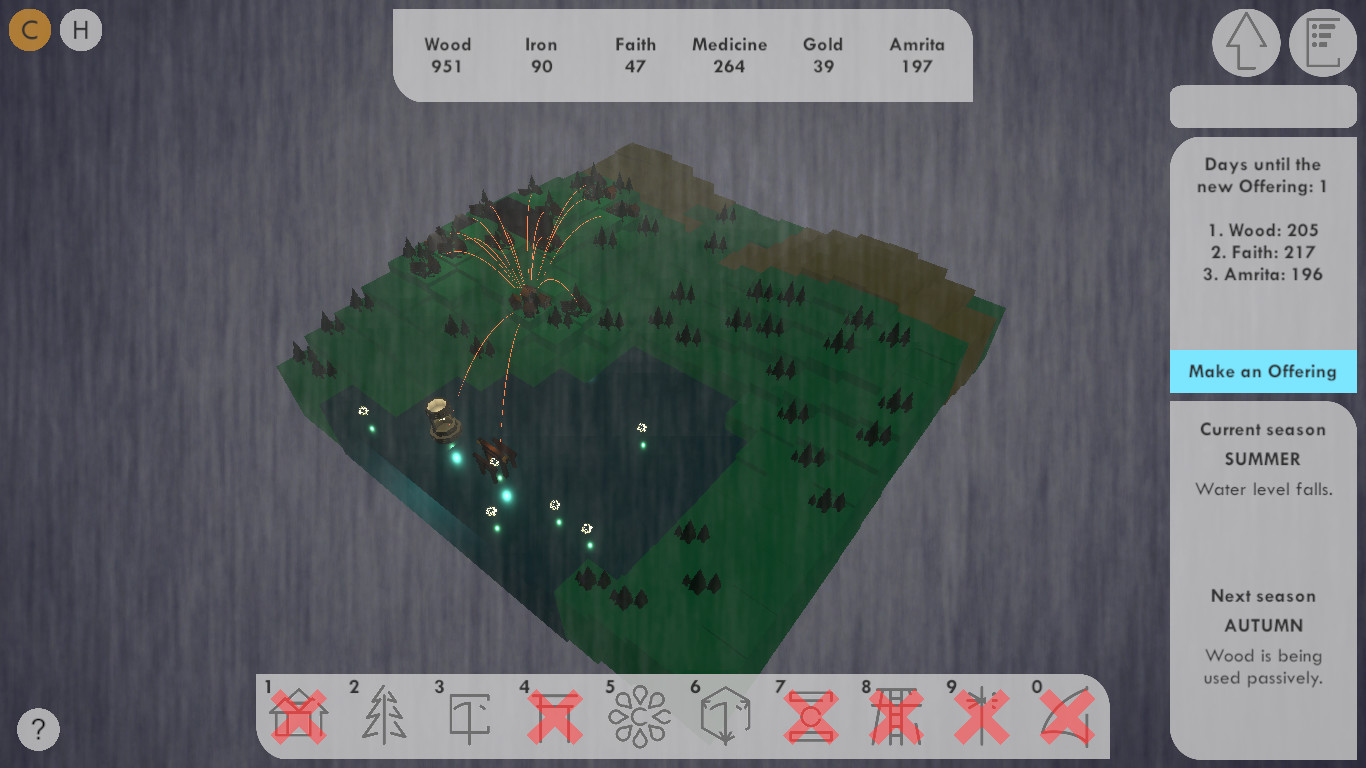Click the Wood resource counter
This screenshot has height=768, width=1366.
(x=448, y=55)
